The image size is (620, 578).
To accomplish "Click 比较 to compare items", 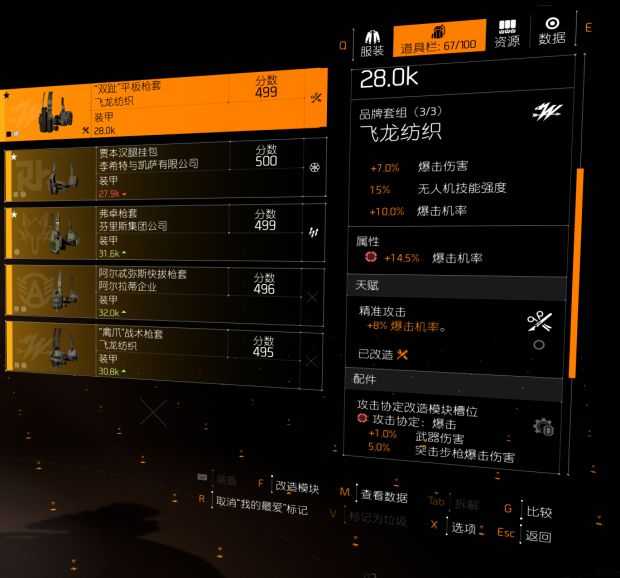I will tap(539, 513).
